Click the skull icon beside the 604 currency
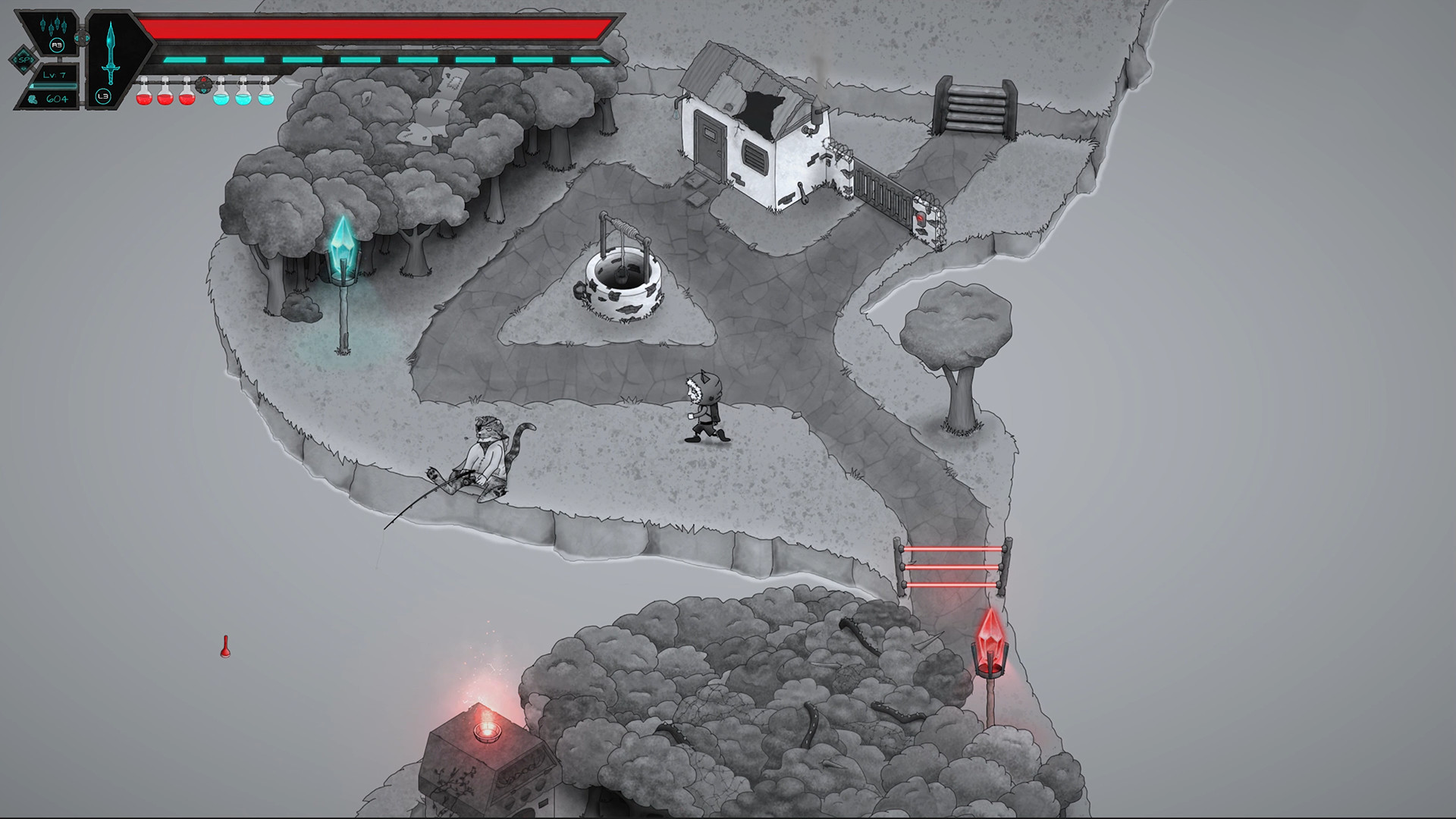This screenshot has height=819, width=1456. 33,99
